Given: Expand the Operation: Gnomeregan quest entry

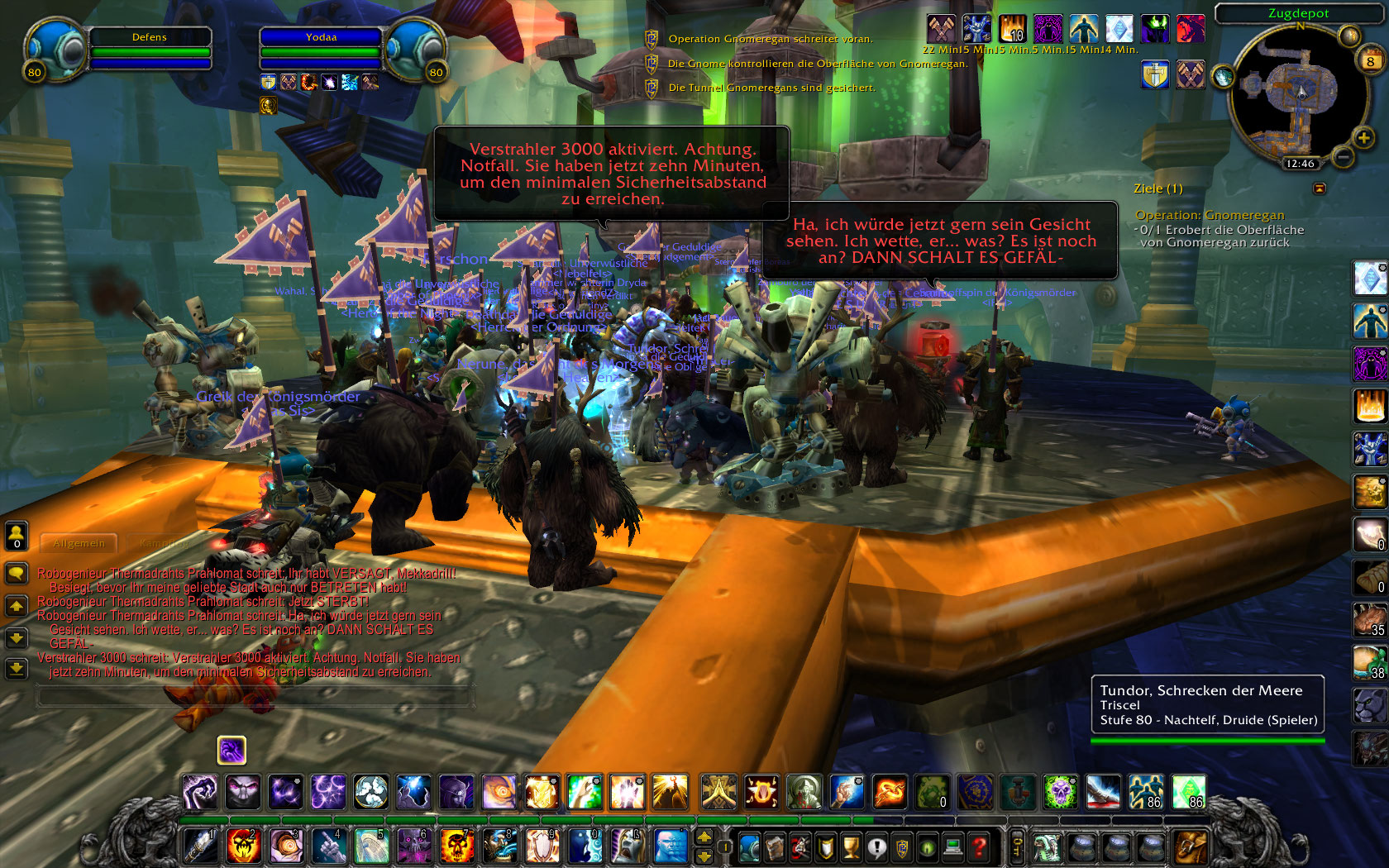Looking at the screenshot, I should tap(1209, 215).
